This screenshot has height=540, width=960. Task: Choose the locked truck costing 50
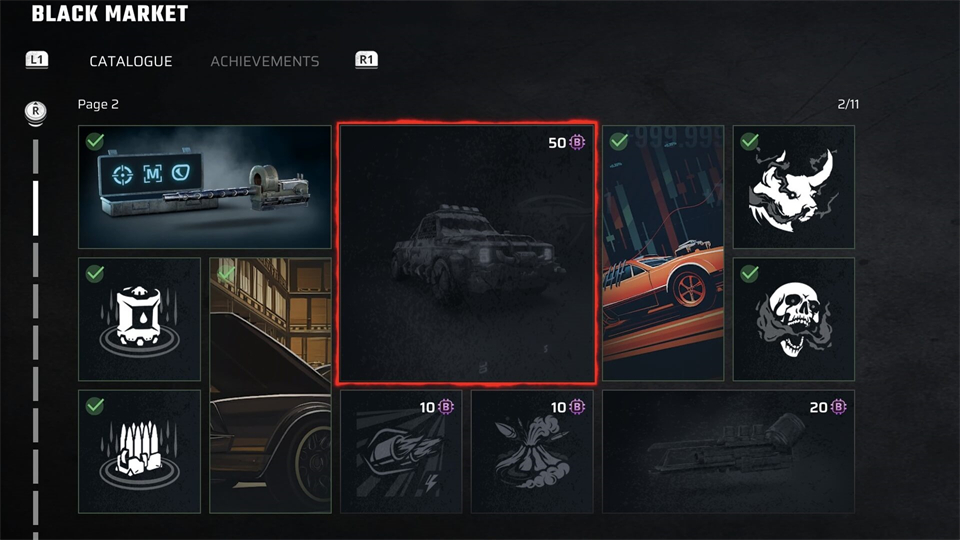[x=467, y=254]
